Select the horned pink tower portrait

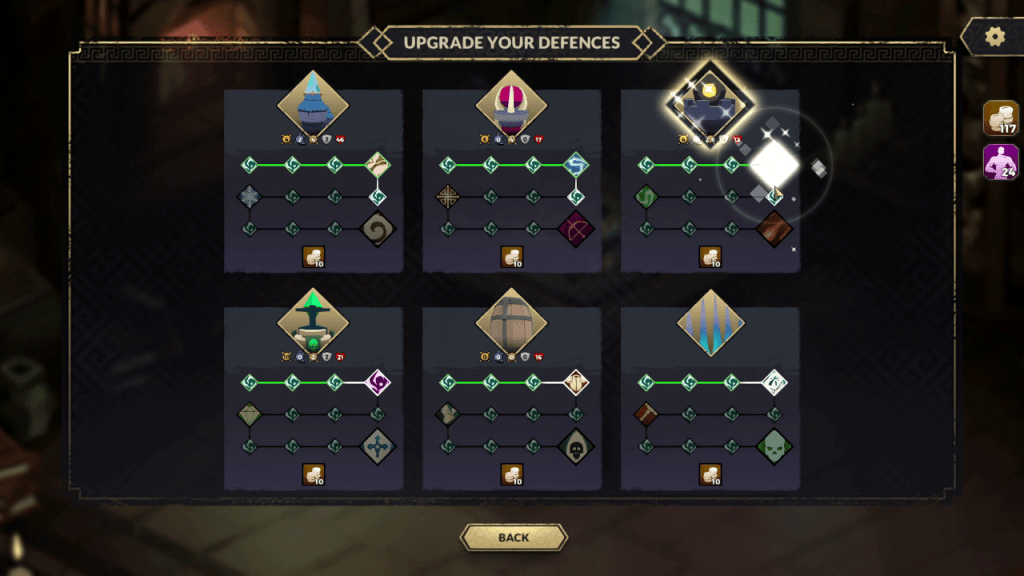(x=511, y=103)
